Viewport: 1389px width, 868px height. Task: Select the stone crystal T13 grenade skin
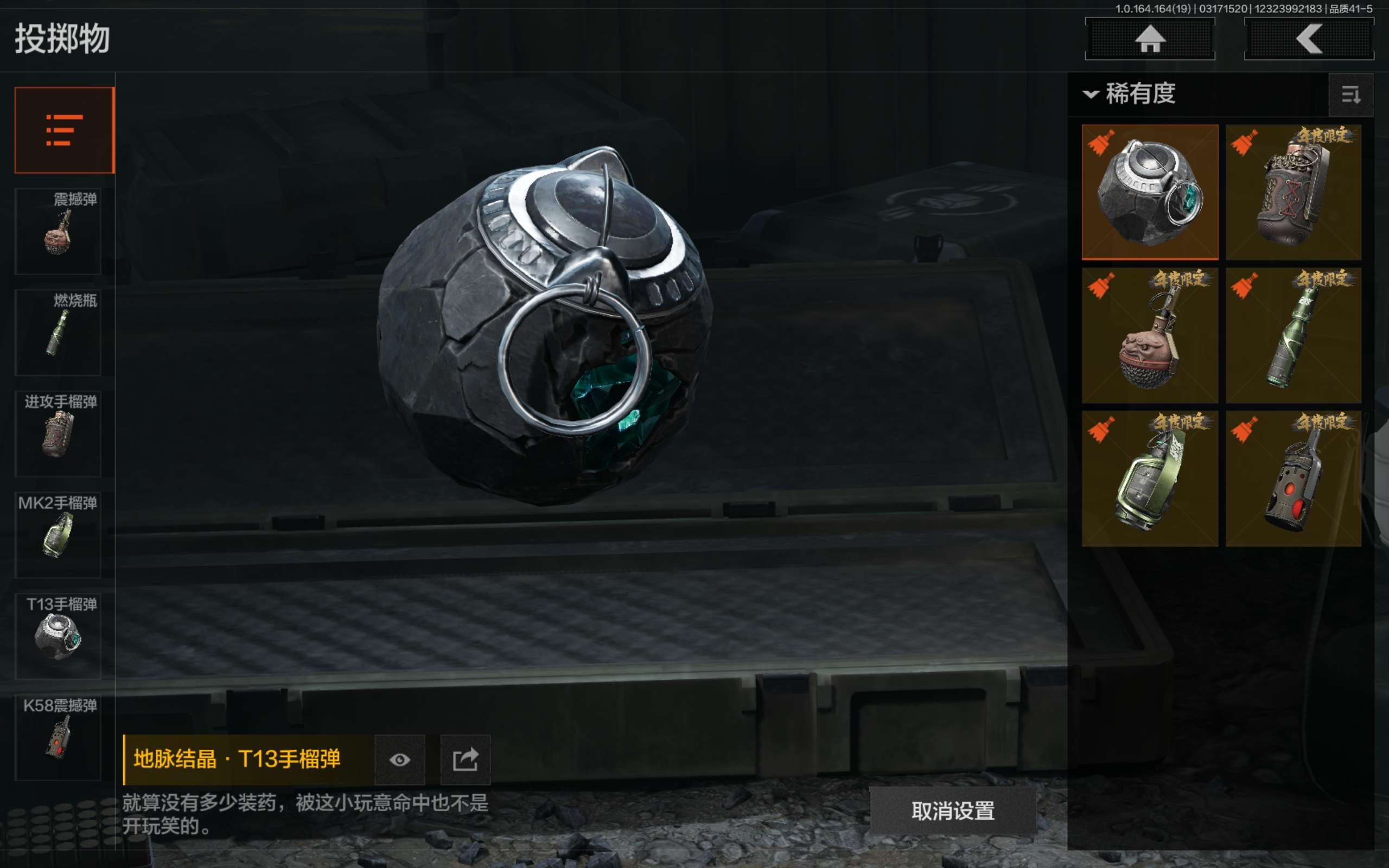tap(1150, 192)
